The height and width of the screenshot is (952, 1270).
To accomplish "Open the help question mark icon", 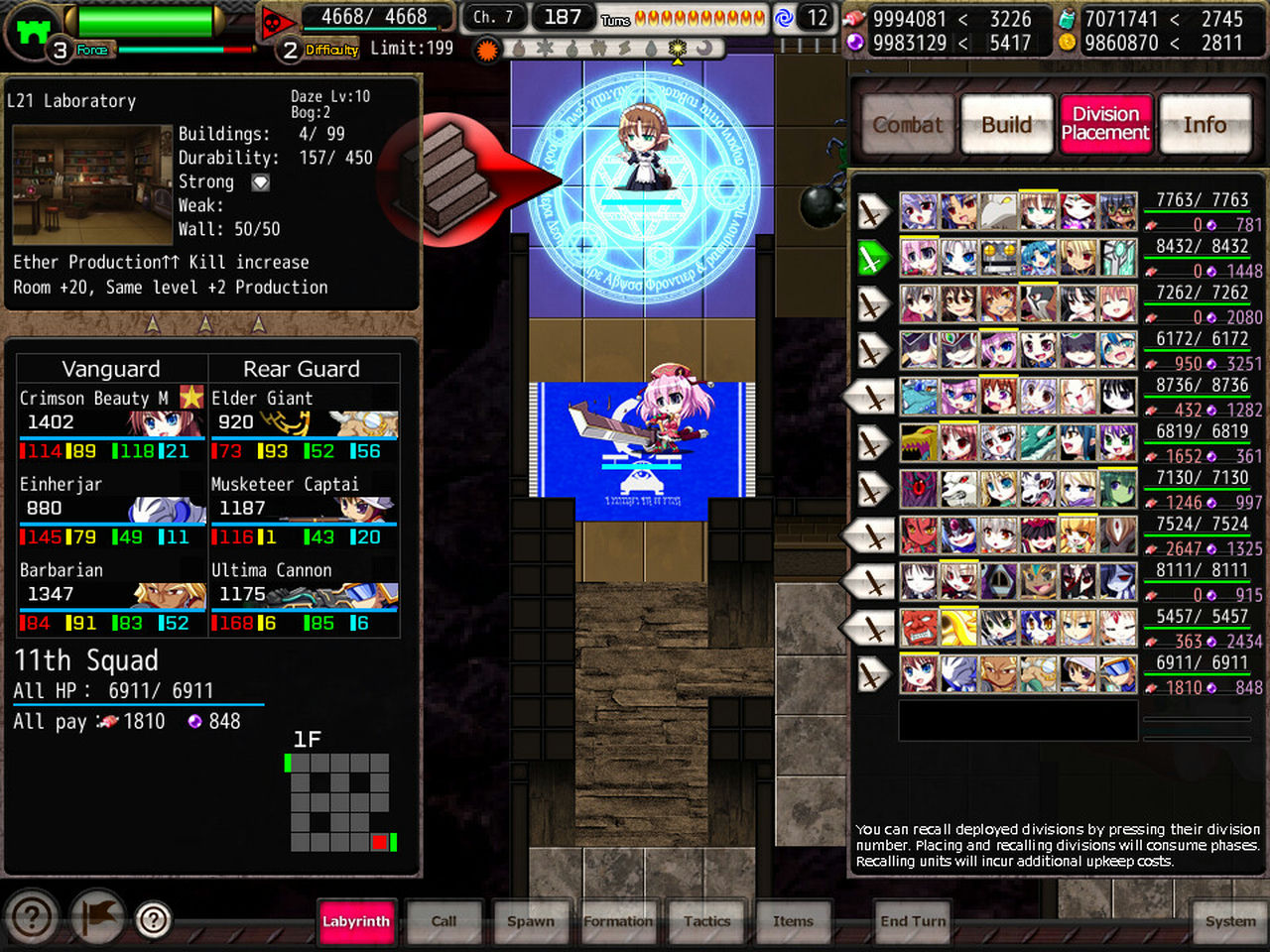I will pos(32,918).
